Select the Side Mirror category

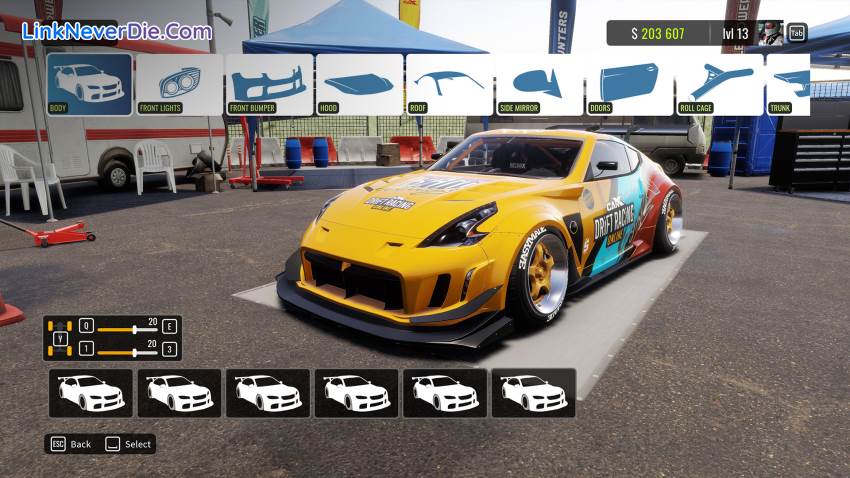[x=539, y=84]
